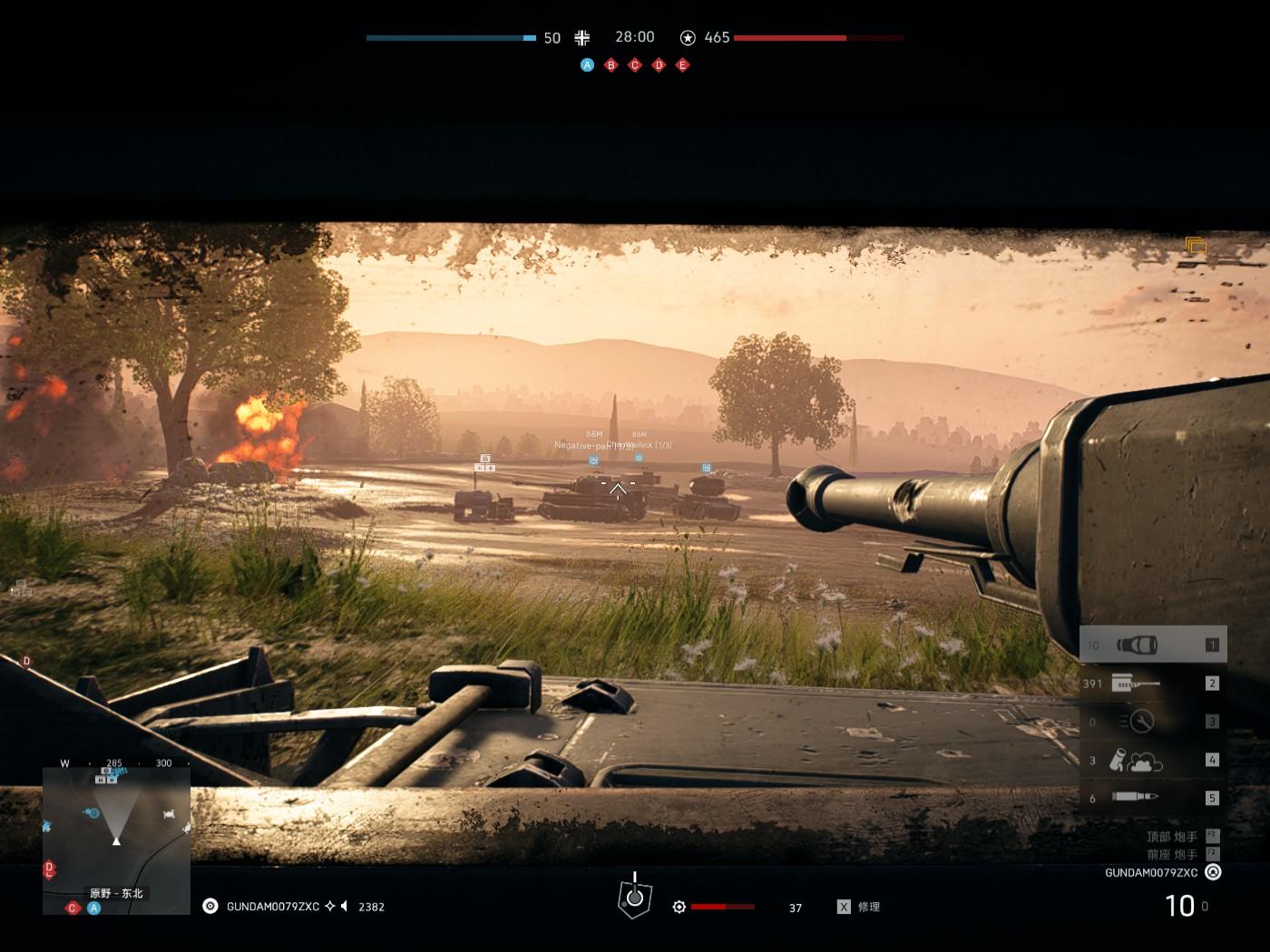The width and height of the screenshot is (1270, 952).
Task: Click the squad leader gear icon beside GUNDAM0079ZXC
Action: pyautogui.click(x=210, y=906)
